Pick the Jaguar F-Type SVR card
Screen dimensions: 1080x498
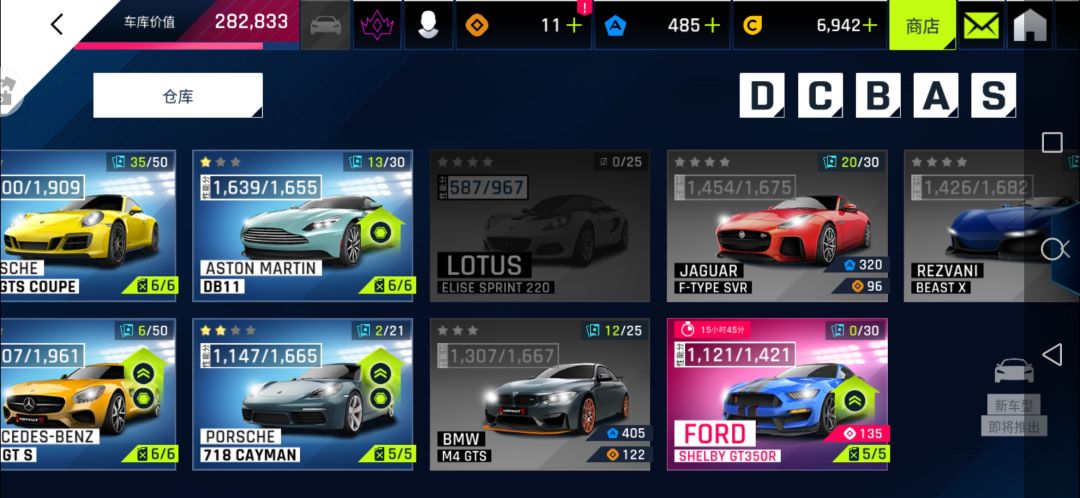(x=777, y=225)
